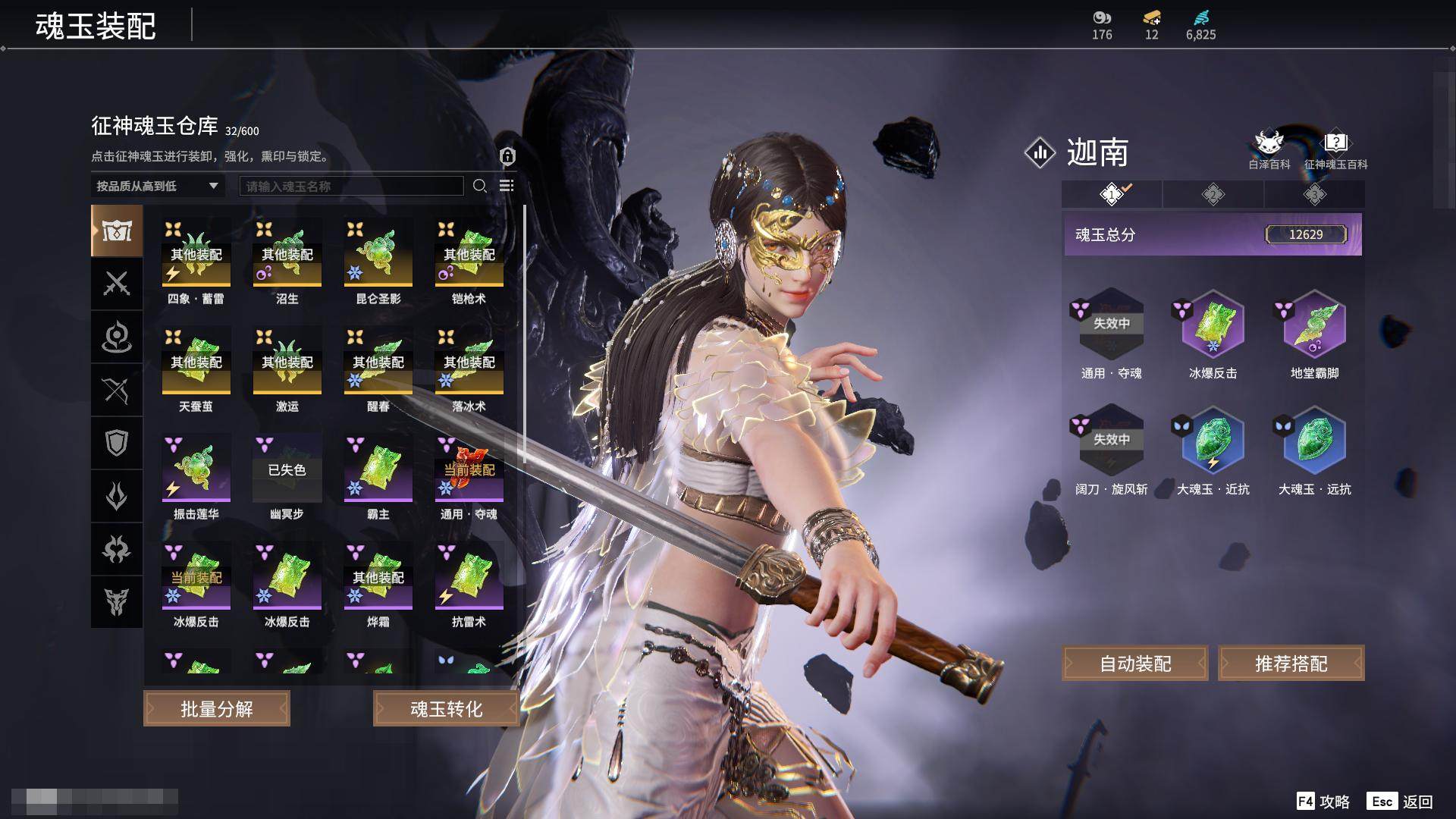Choose the 振击莲华 soul jade

tap(196, 469)
